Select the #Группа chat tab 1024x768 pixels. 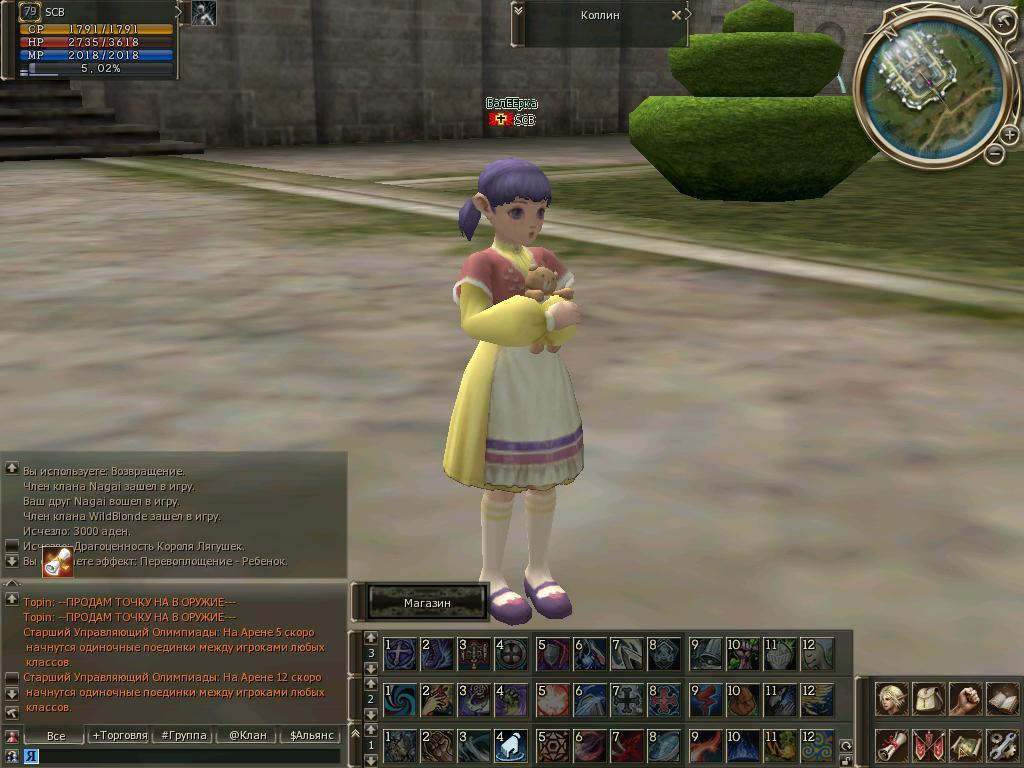(x=183, y=735)
